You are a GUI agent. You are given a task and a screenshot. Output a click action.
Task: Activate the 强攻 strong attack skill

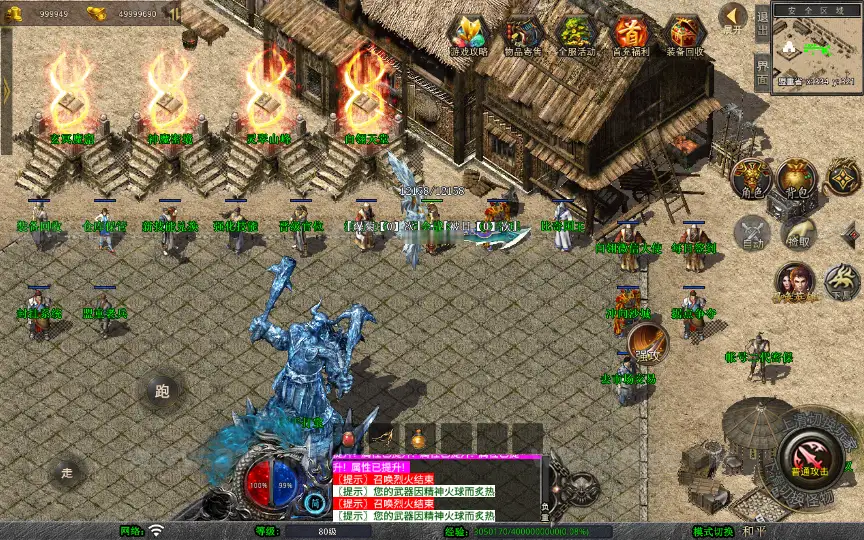point(648,343)
